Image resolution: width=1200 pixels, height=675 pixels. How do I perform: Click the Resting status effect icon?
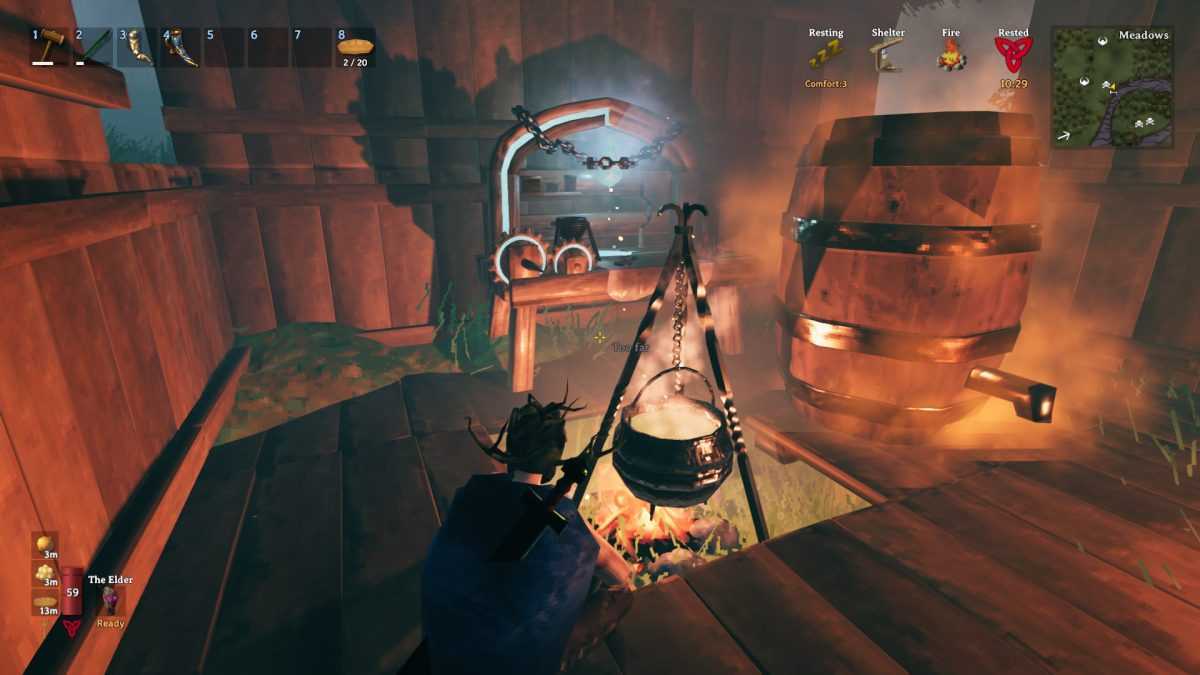826,55
